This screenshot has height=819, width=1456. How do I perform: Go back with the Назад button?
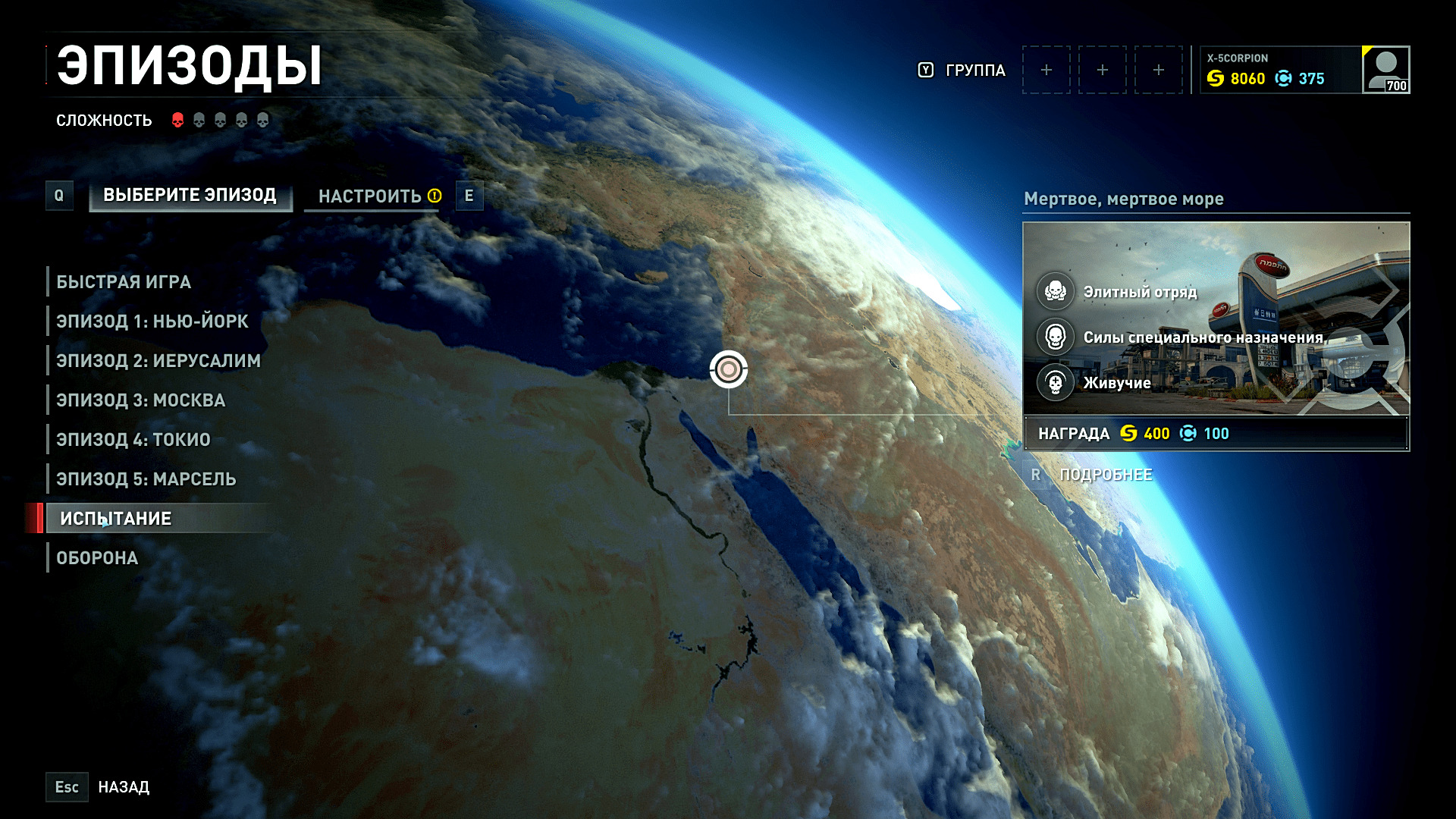coord(124,787)
